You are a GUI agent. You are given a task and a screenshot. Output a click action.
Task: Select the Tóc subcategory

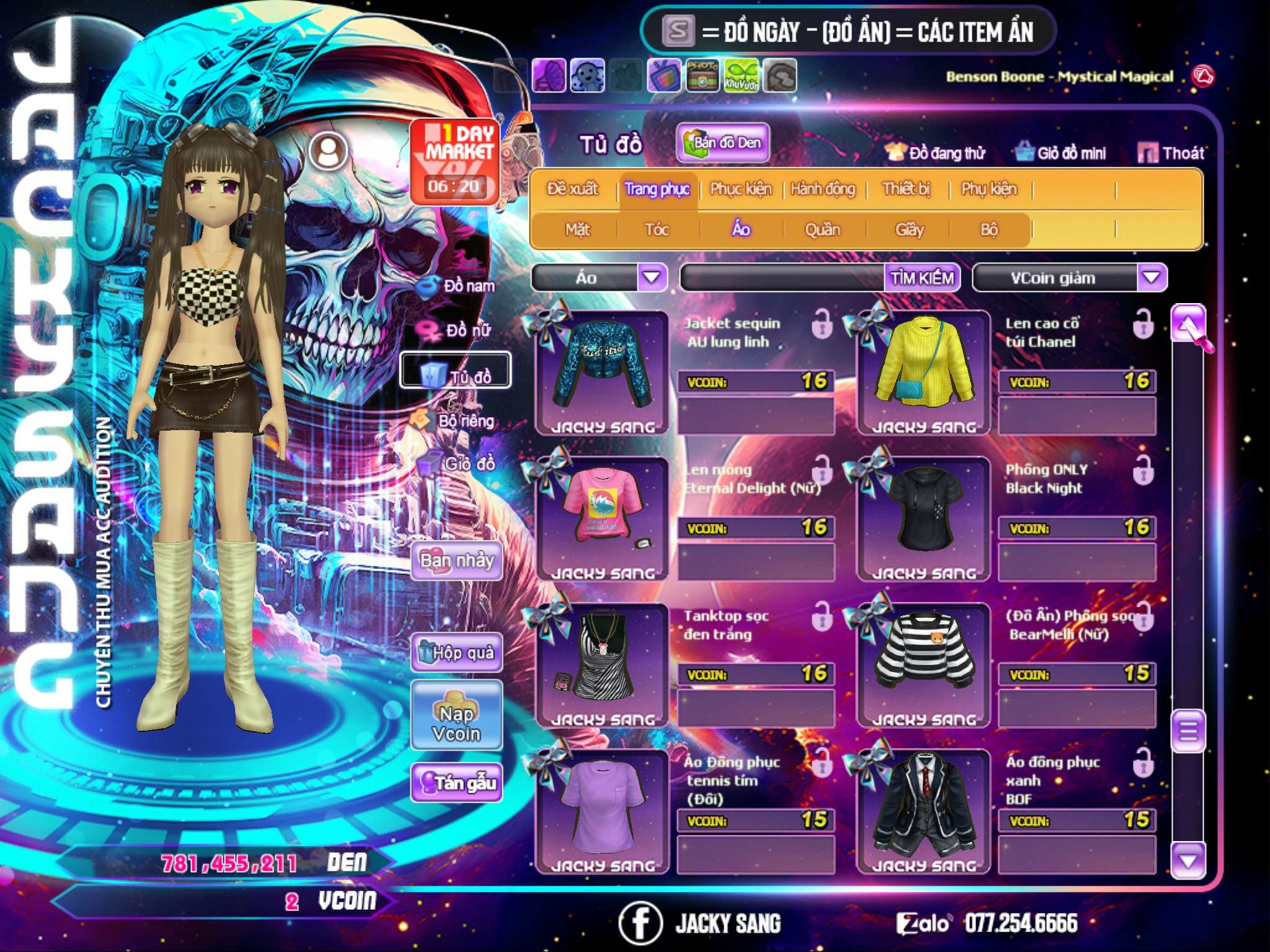coord(657,230)
